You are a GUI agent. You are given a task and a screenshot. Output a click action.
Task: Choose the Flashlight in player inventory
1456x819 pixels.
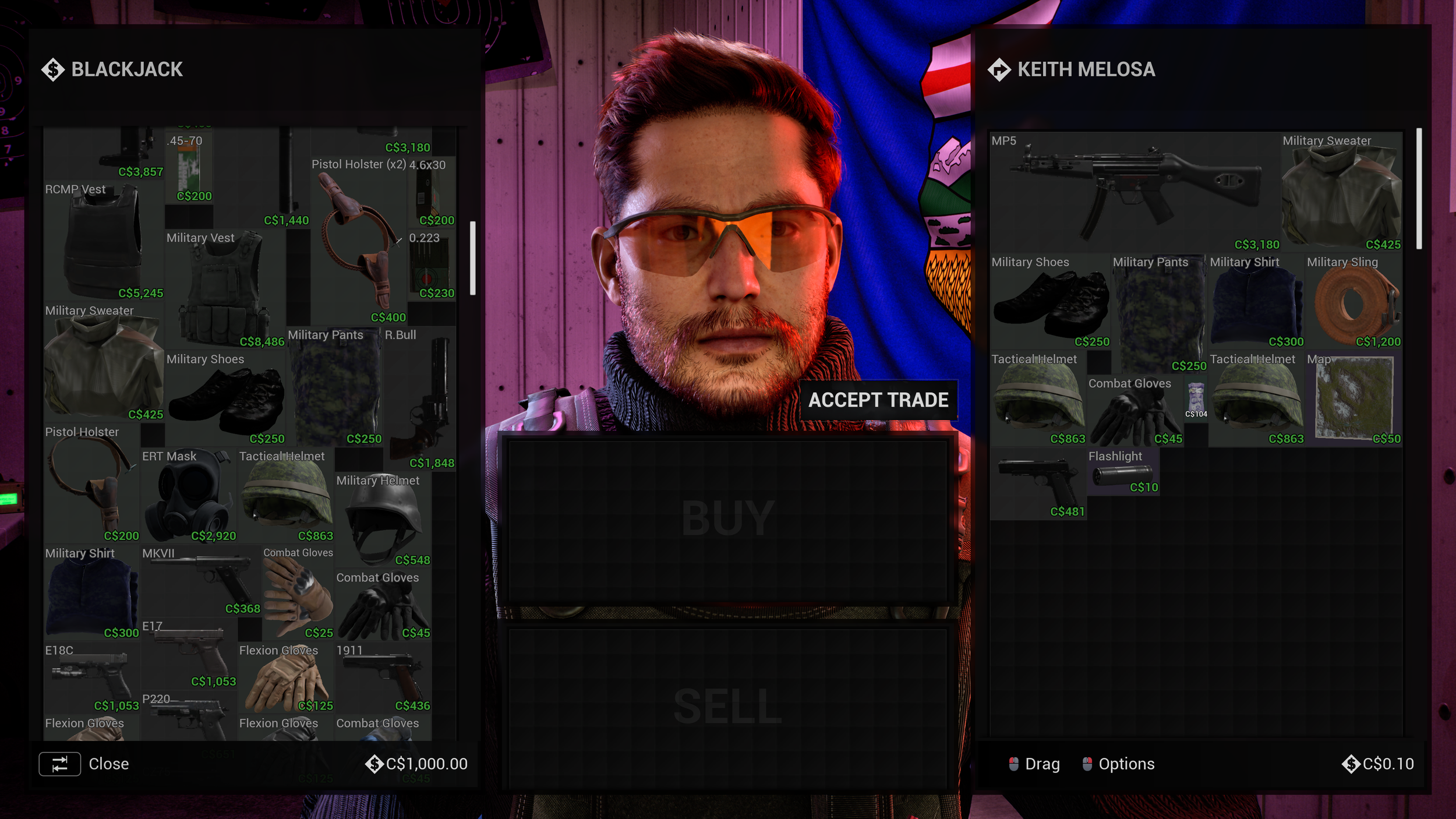[1122, 473]
